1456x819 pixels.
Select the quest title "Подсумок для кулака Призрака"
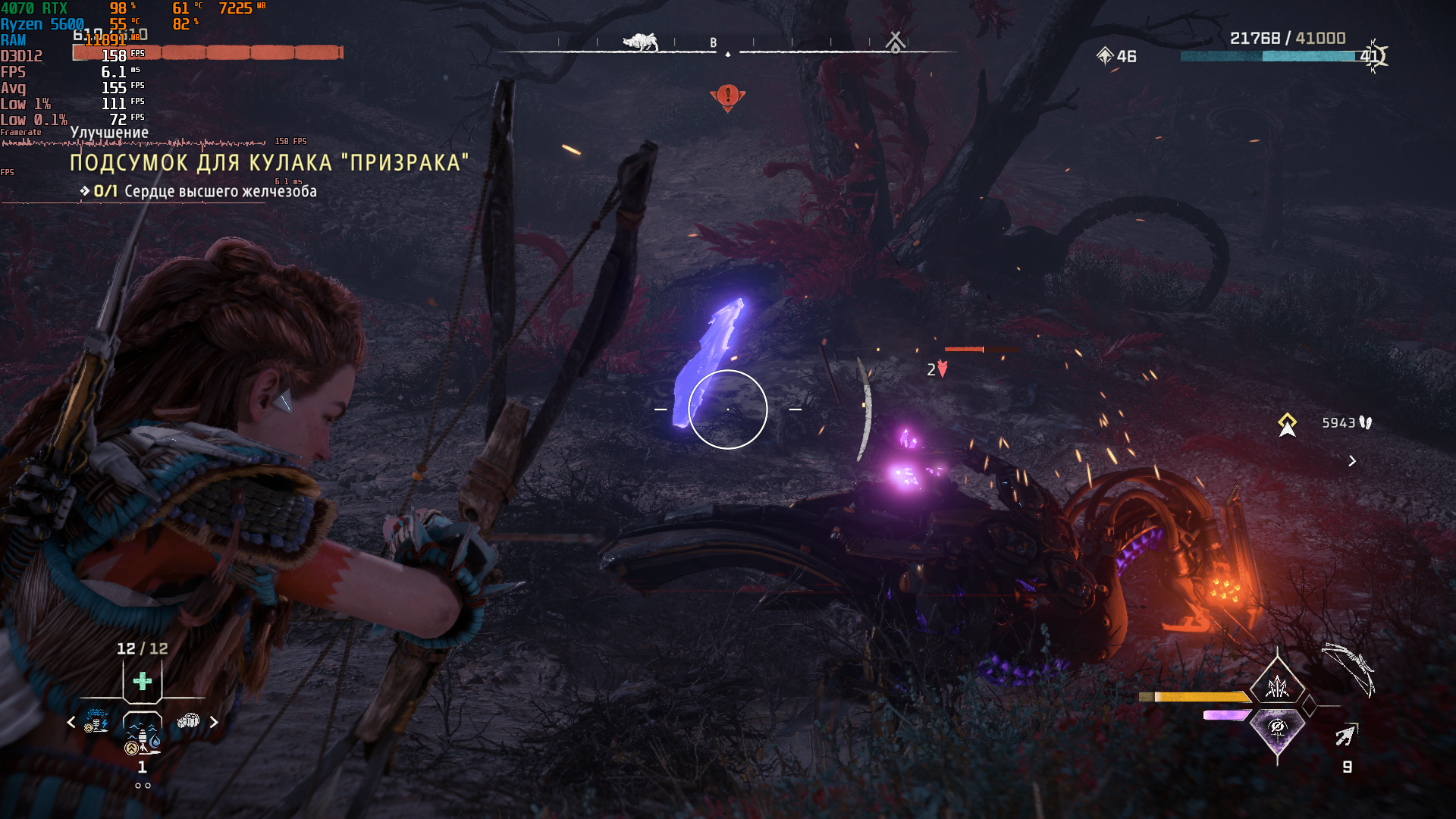269,163
